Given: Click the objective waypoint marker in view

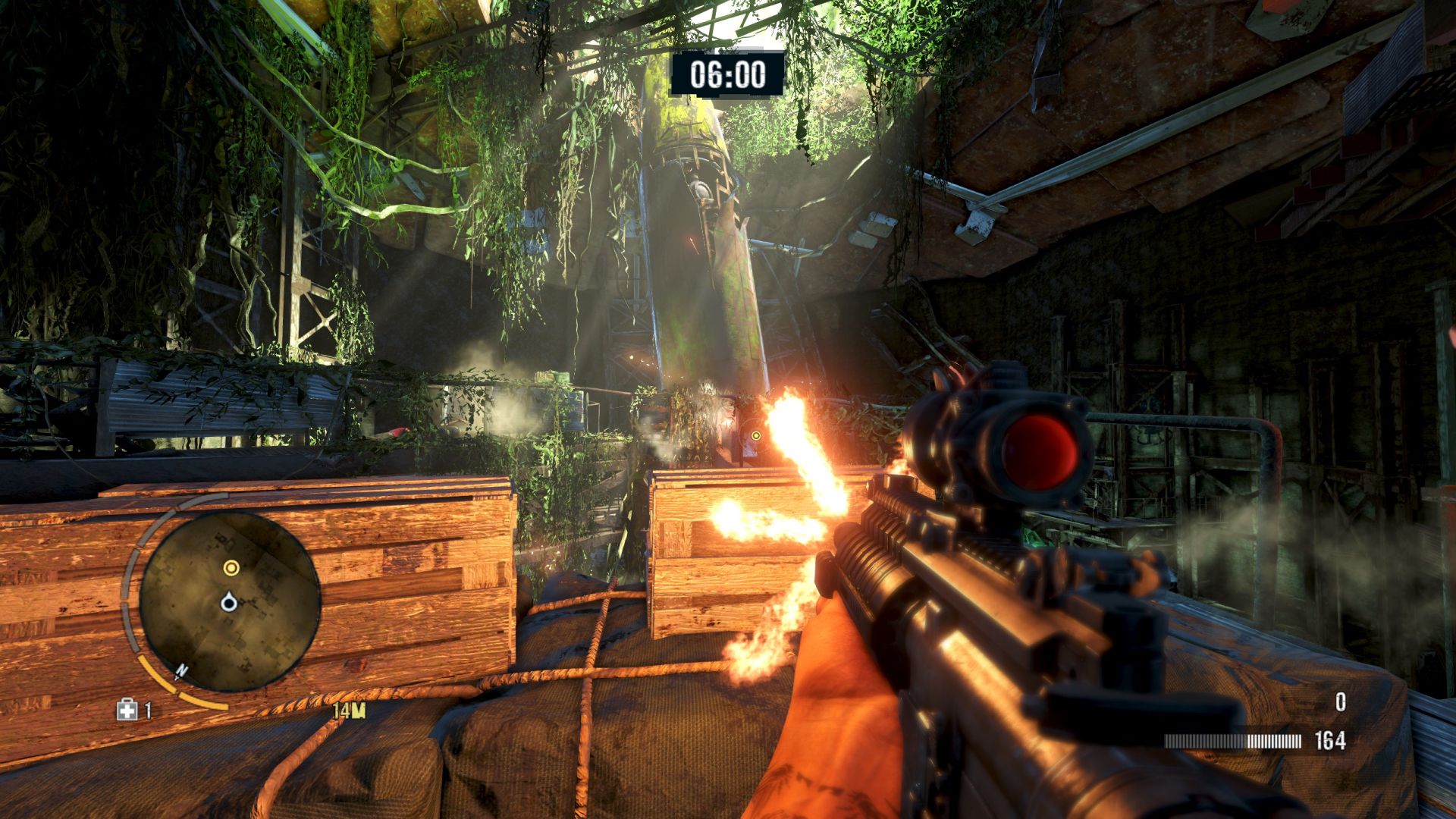Looking at the screenshot, I should coord(755,435).
